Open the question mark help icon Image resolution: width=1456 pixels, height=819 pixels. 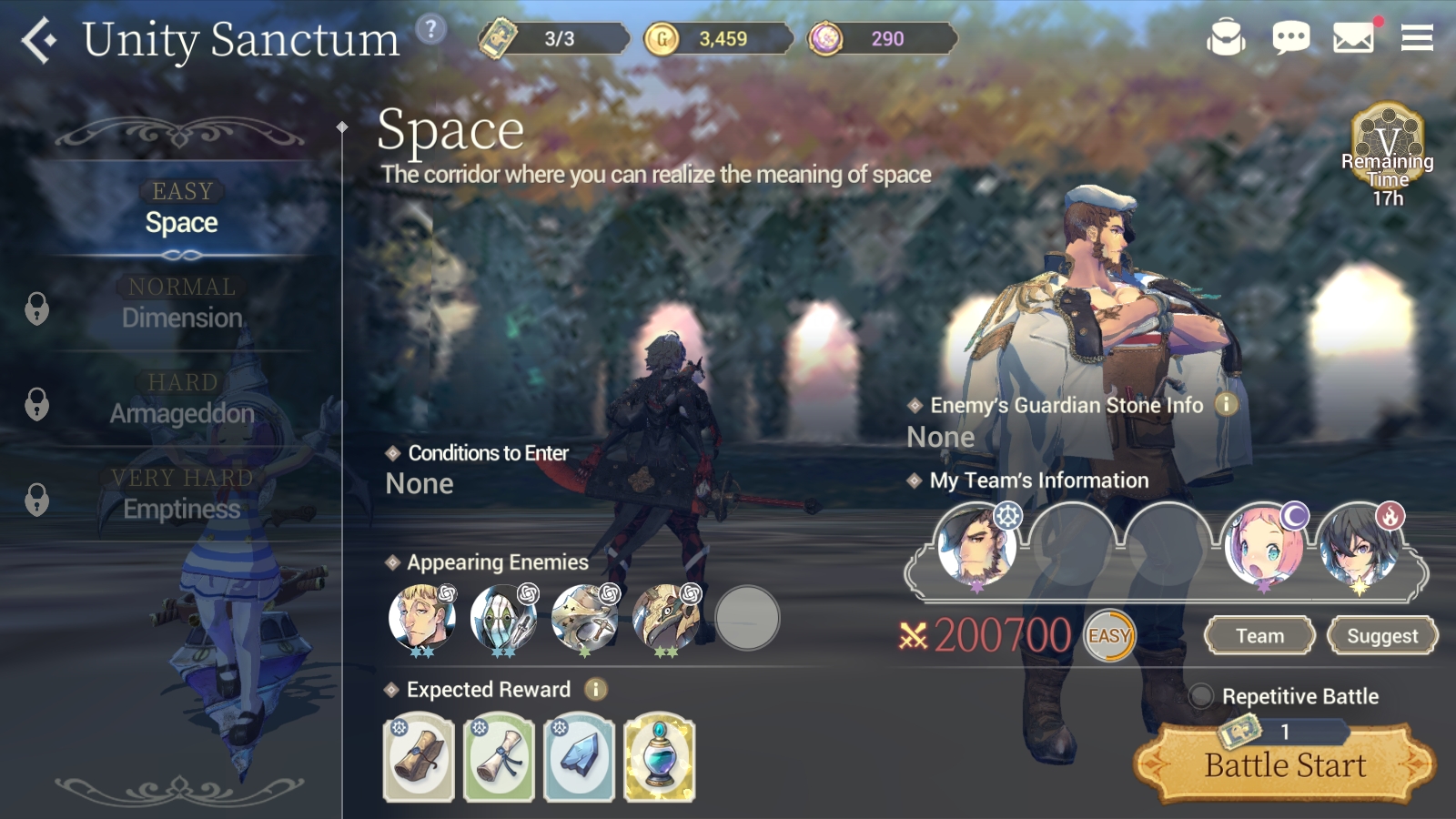coord(430,30)
